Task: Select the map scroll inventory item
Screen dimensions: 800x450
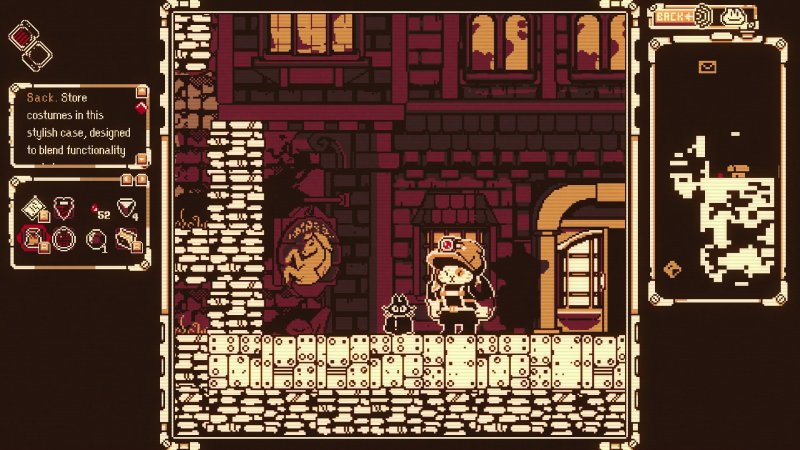Action: point(34,208)
